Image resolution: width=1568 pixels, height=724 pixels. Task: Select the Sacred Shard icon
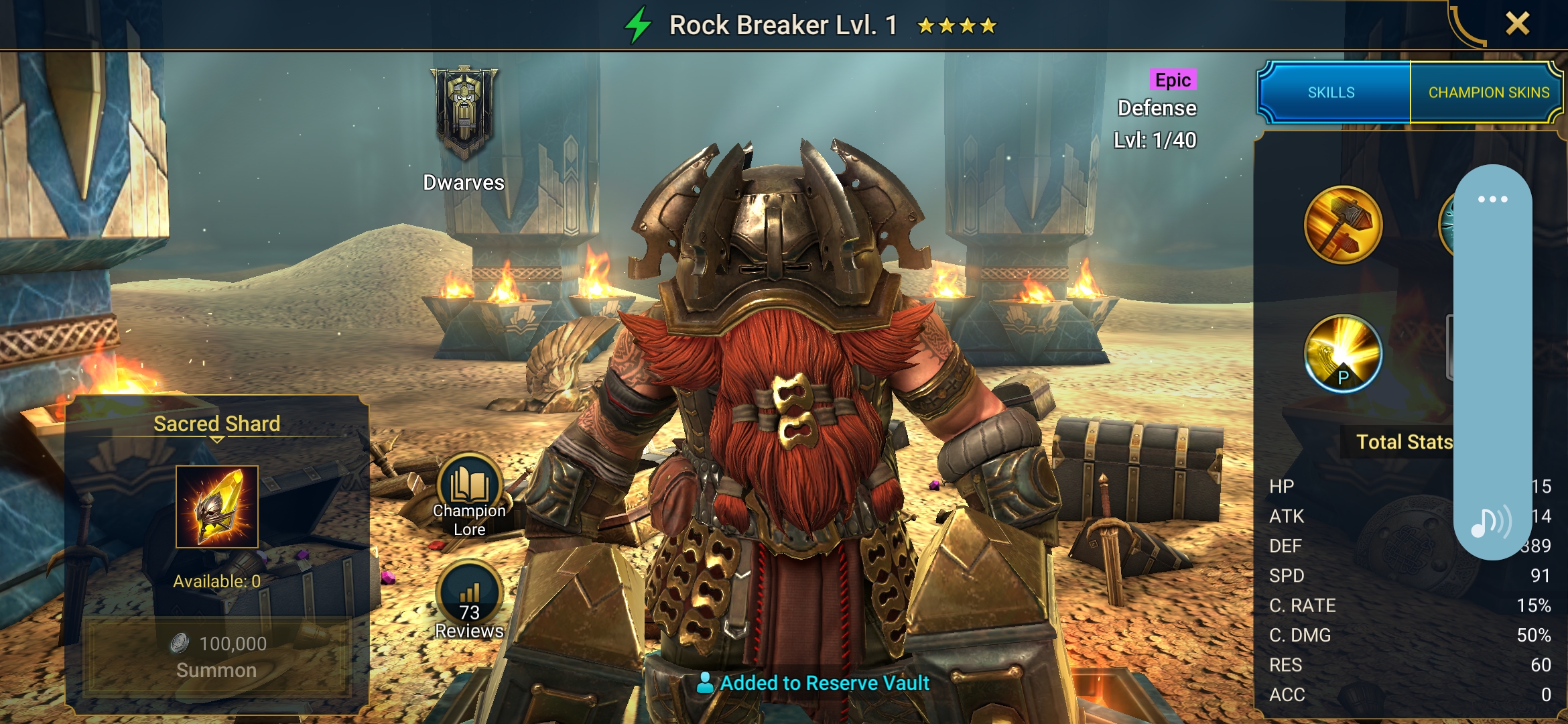point(217,507)
